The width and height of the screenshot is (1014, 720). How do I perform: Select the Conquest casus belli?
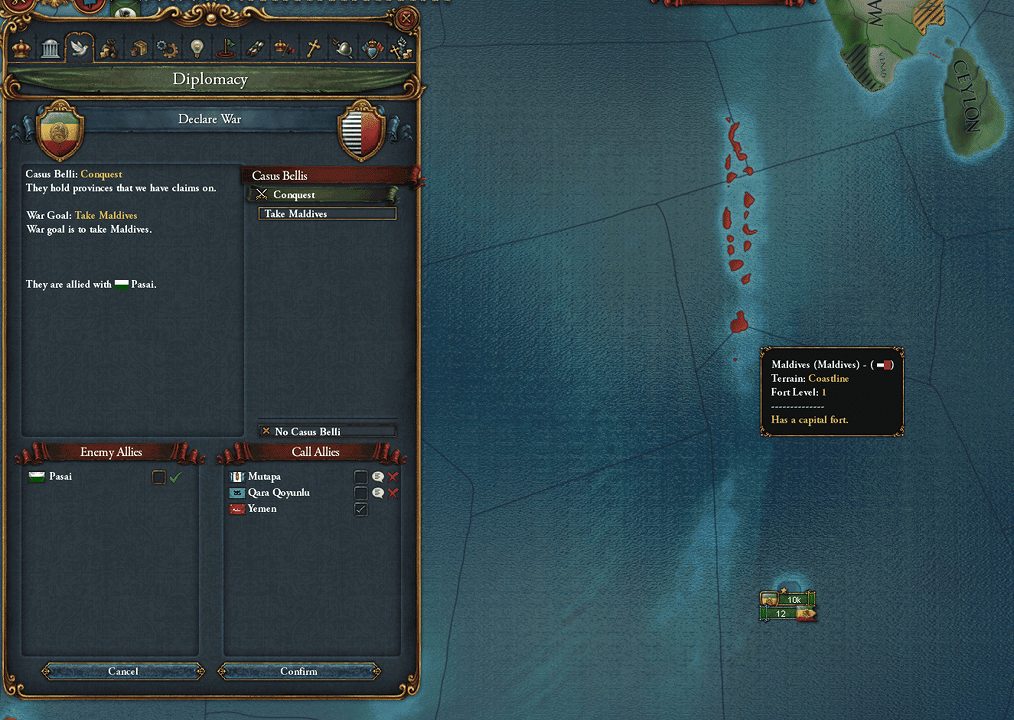pos(324,195)
